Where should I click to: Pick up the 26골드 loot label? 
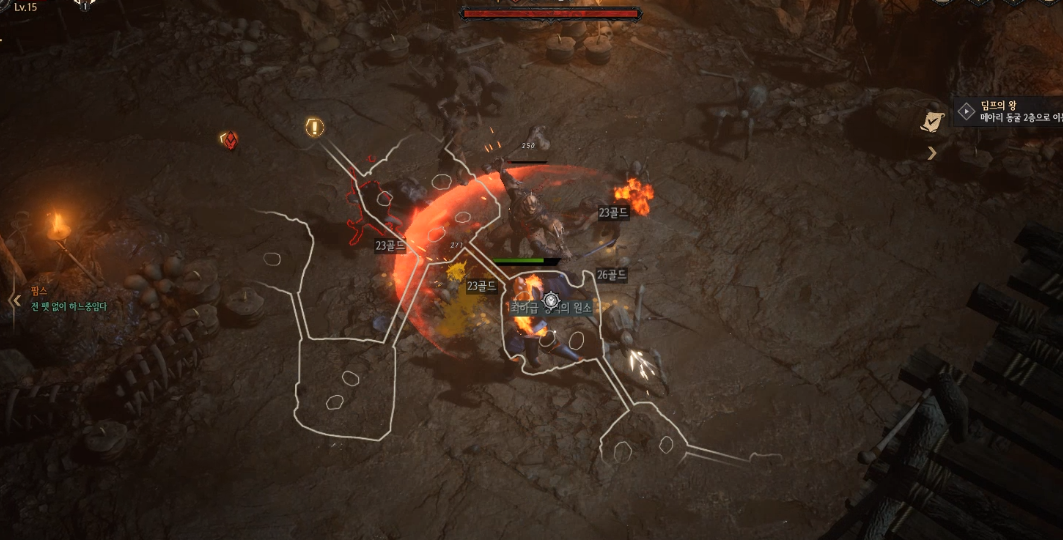[x=611, y=274]
